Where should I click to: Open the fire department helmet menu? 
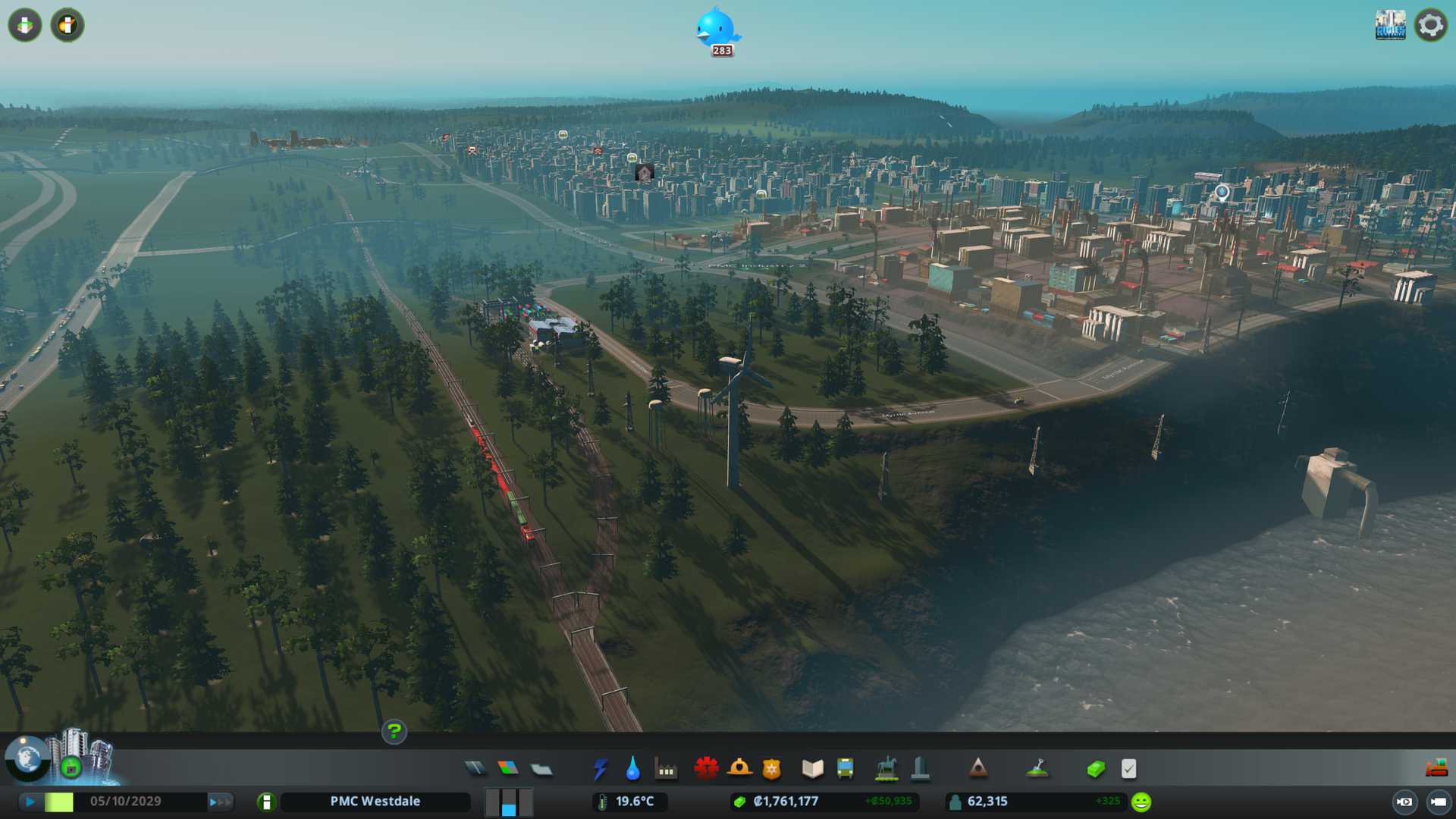[739, 769]
